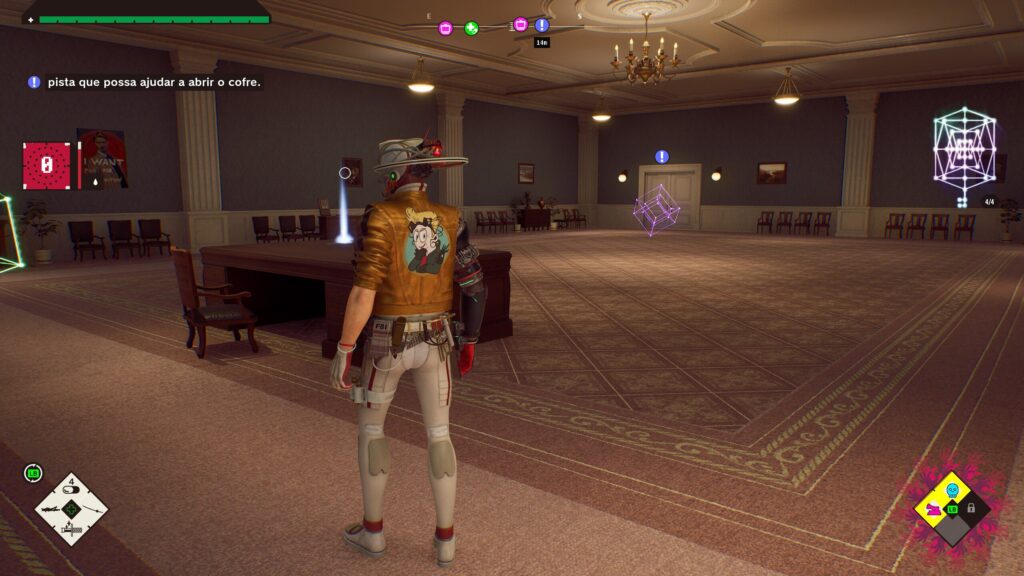Choose the right weapon in the weapon diamond
Screen dimensions: 1024x576
coord(92,509)
